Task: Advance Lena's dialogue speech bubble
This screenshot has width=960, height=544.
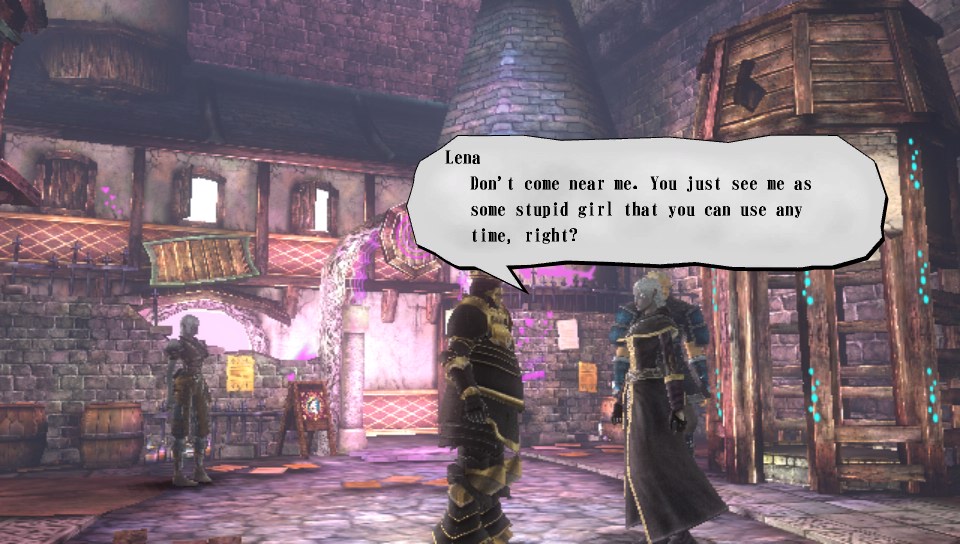Action: click(x=648, y=205)
